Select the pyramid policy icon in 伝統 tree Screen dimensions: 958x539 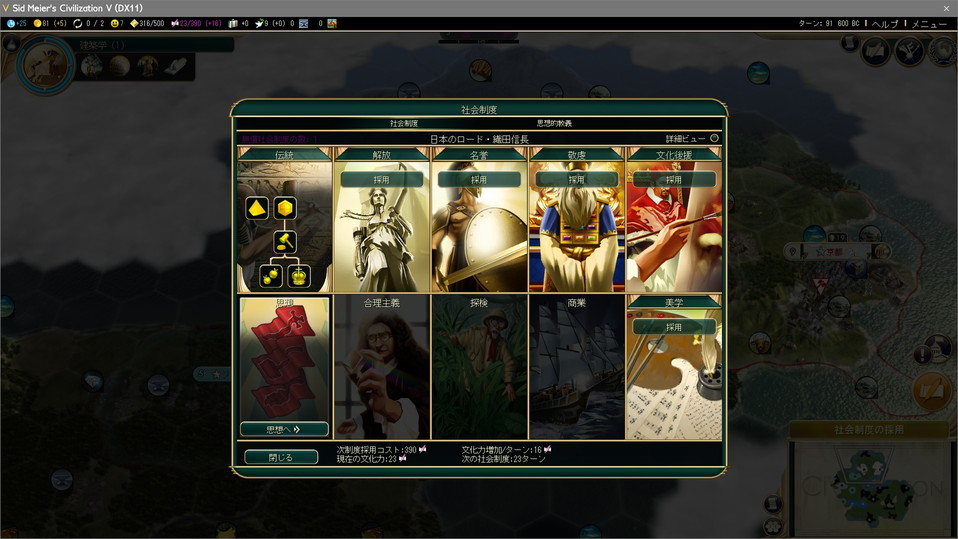[x=256, y=208]
